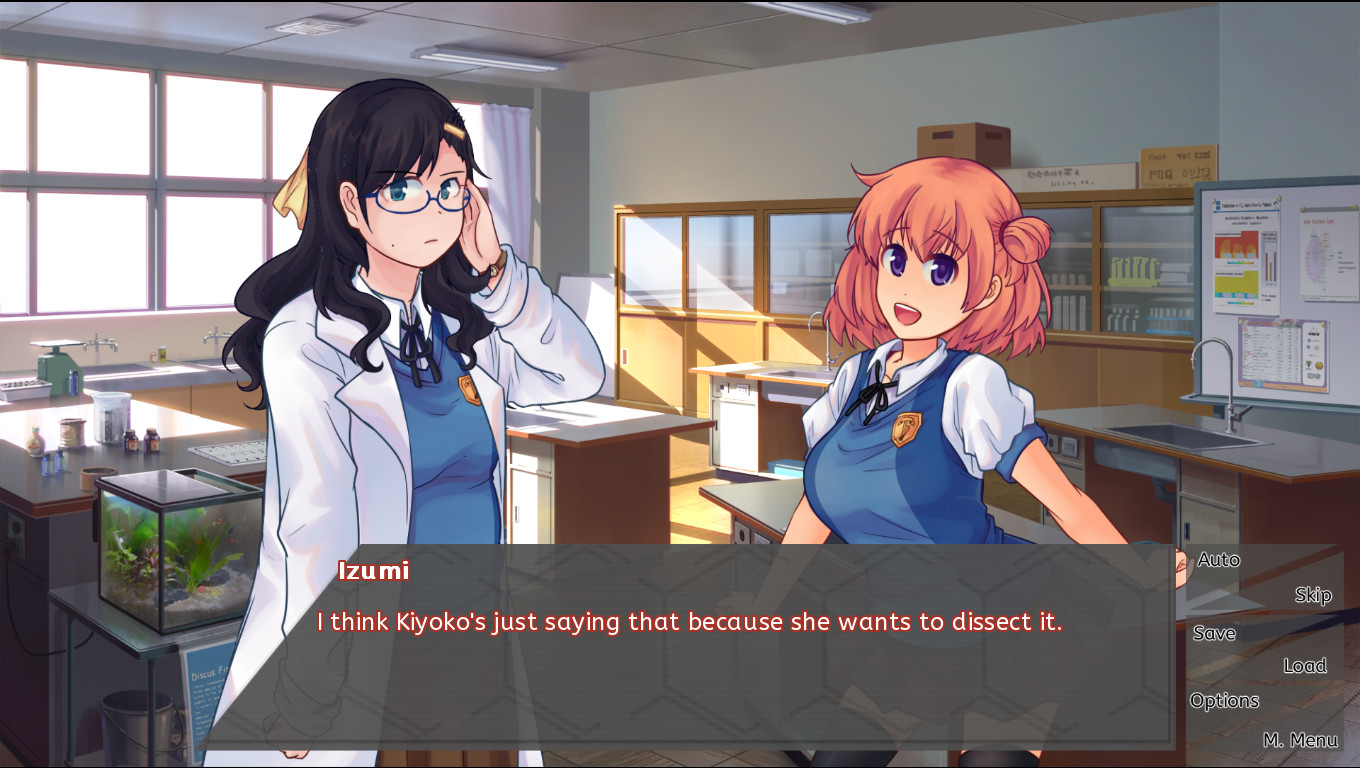Image resolution: width=1360 pixels, height=768 pixels.
Task: Open the Save screen
Action: 1213,633
